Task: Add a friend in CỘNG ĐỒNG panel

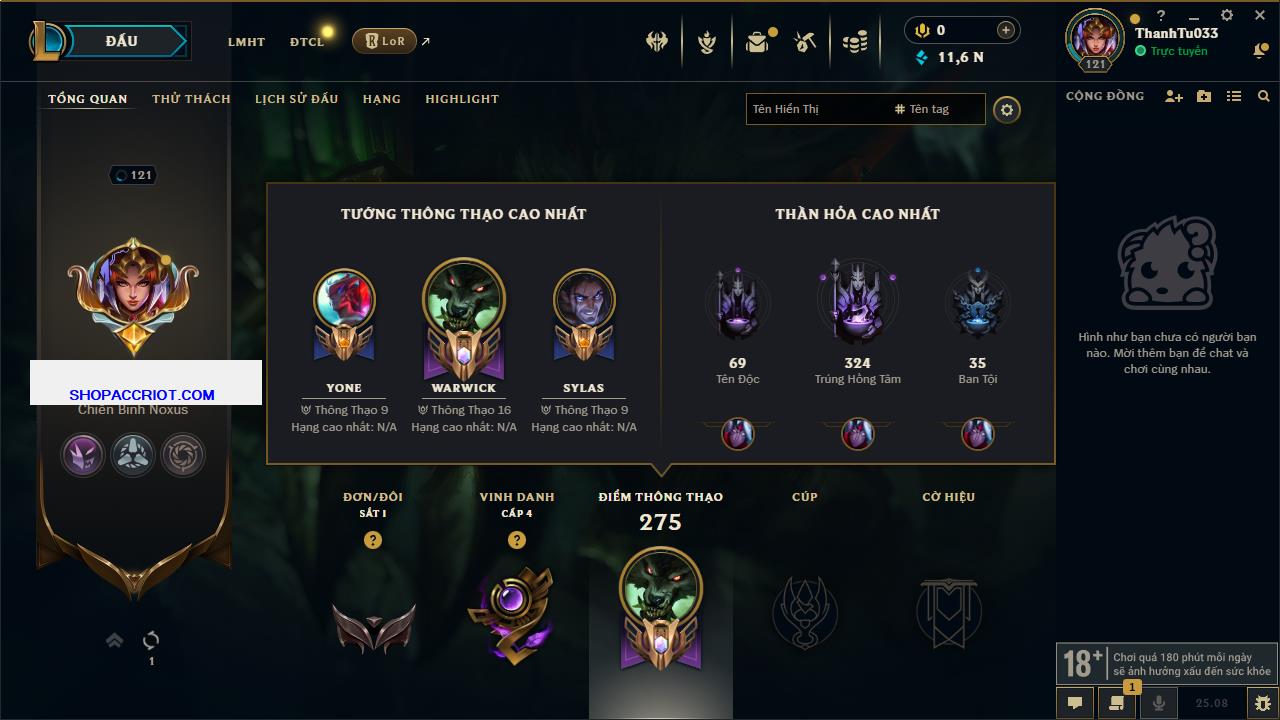Action: pyautogui.click(x=1174, y=96)
